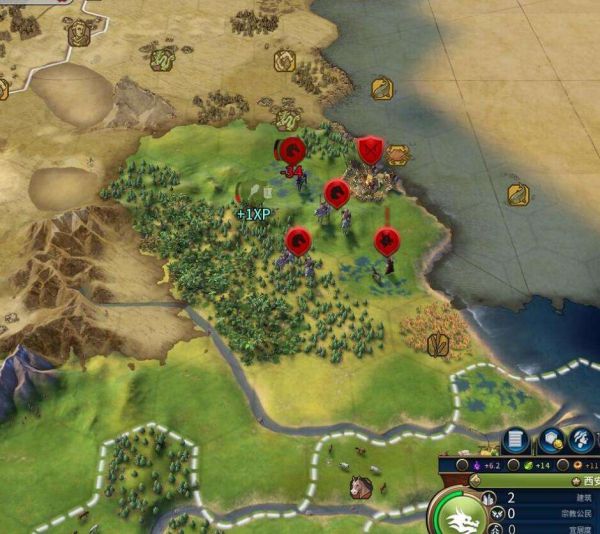Toggle the culture yield focus circle
The height and width of the screenshot is (534, 600).
tap(463, 466)
